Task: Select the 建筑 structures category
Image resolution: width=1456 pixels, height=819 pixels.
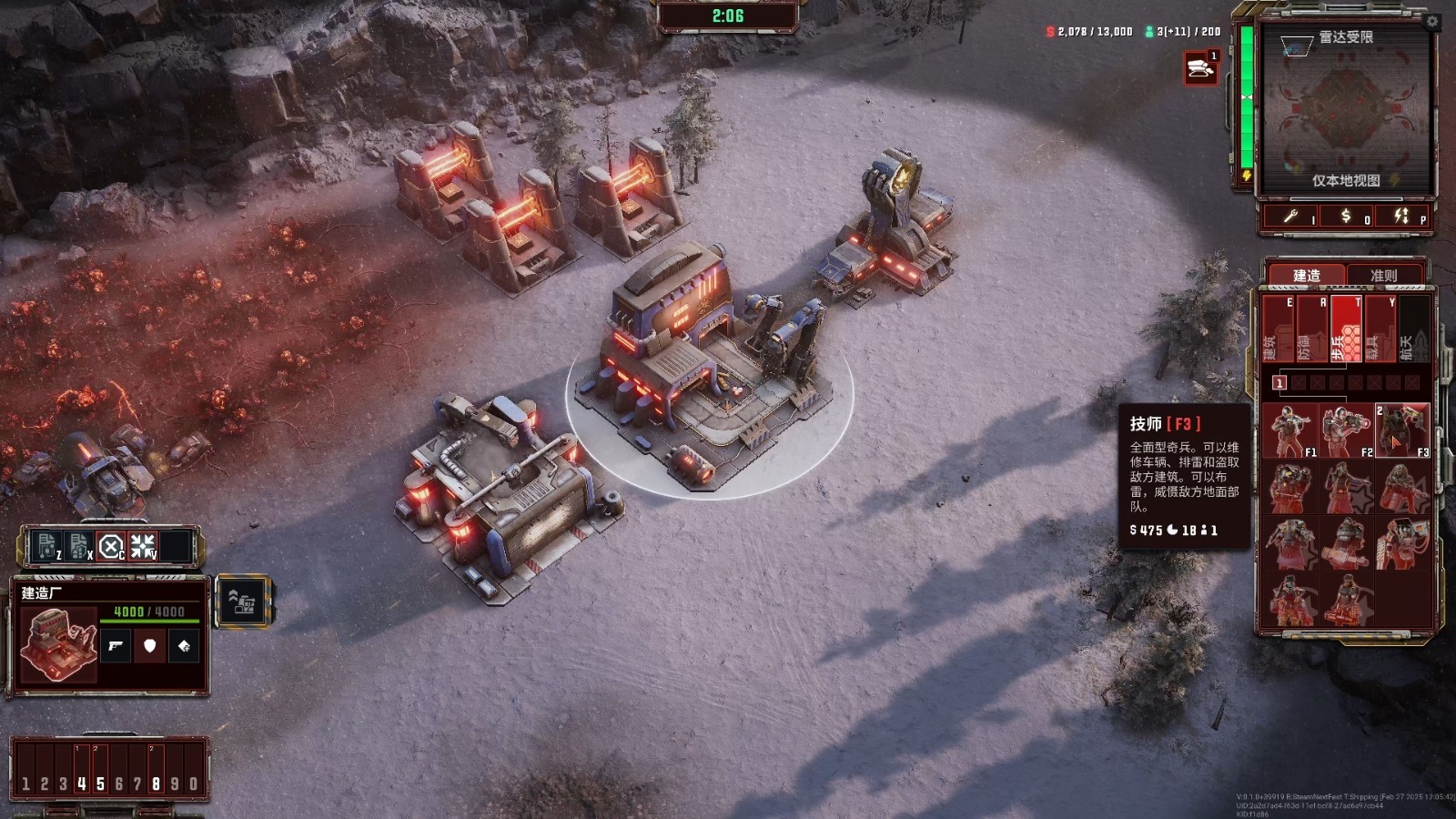Action: 1277,329
